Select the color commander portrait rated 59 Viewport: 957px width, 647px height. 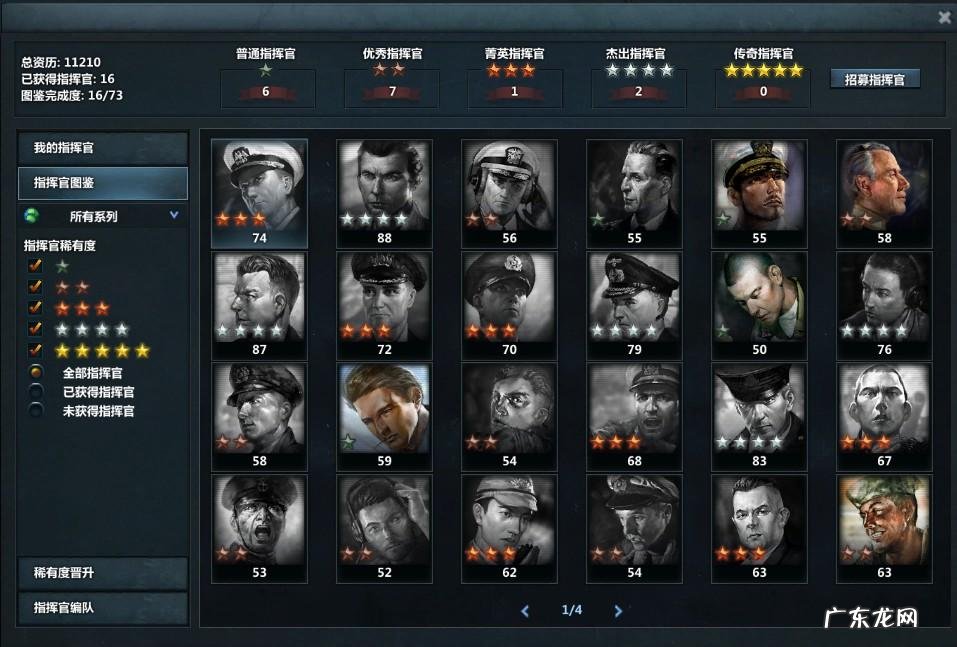pos(384,410)
